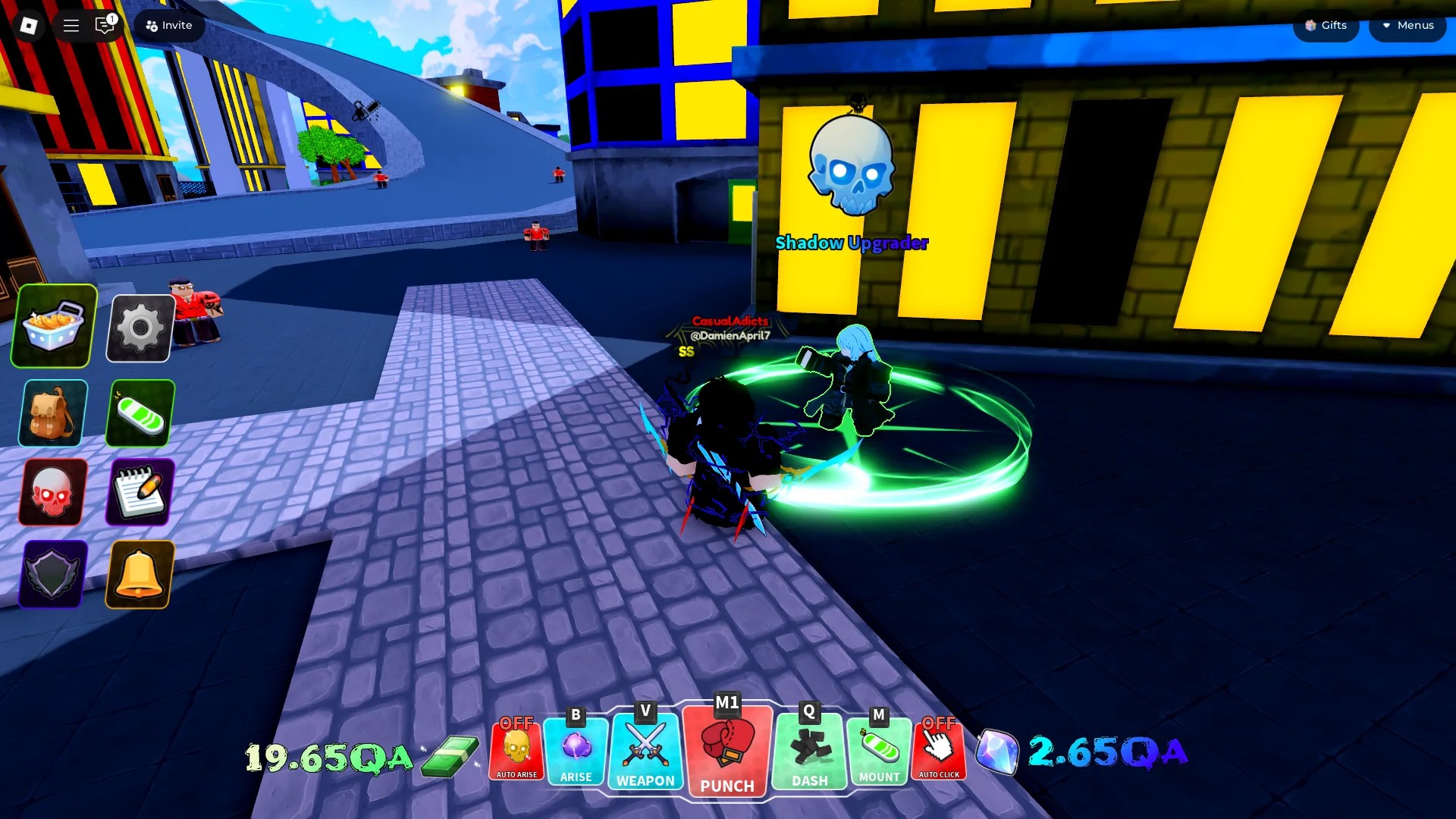The width and height of the screenshot is (1456, 819).
Task: Open the notifications bell icon
Action: click(140, 575)
